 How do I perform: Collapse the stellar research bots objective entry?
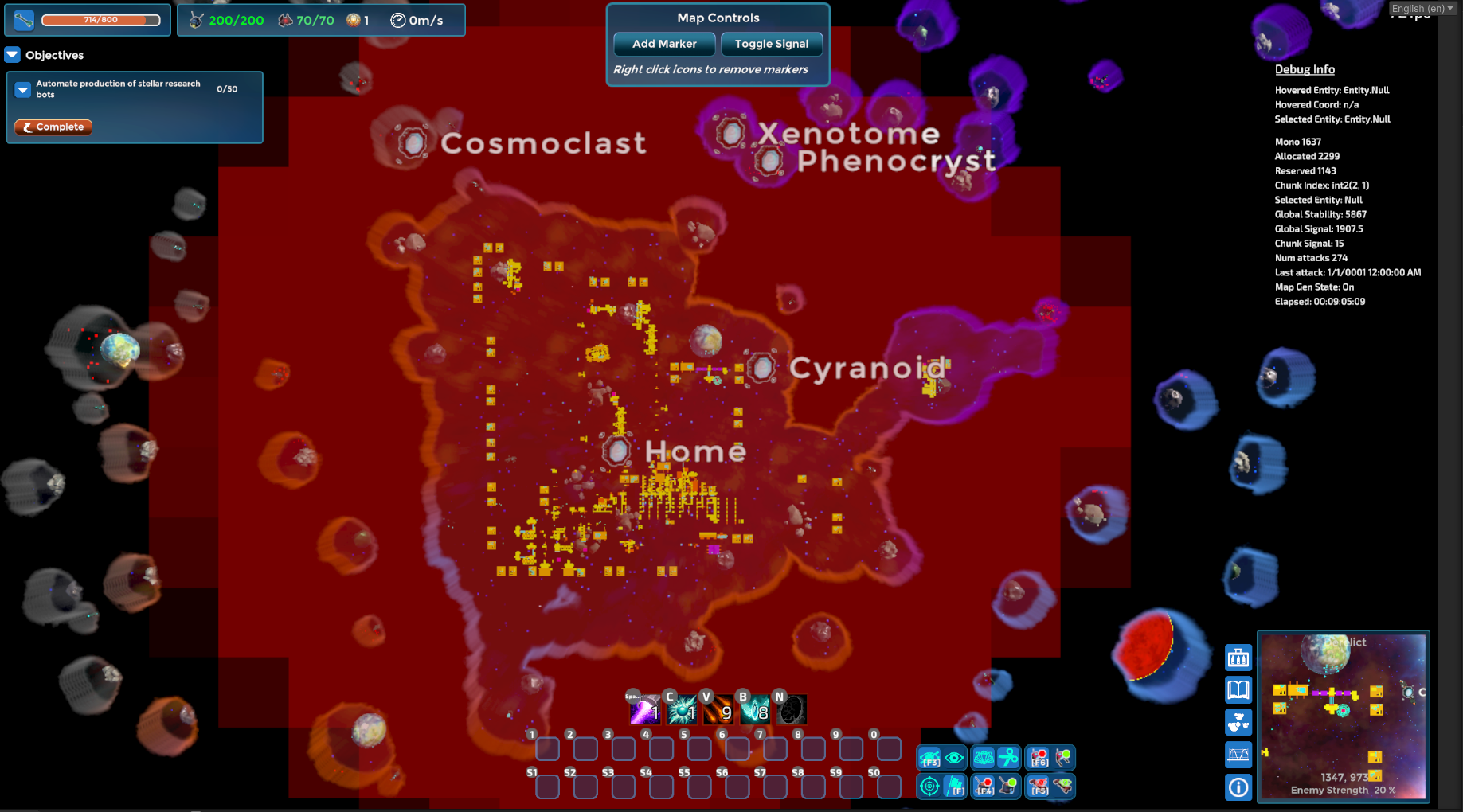click(22, 89)
